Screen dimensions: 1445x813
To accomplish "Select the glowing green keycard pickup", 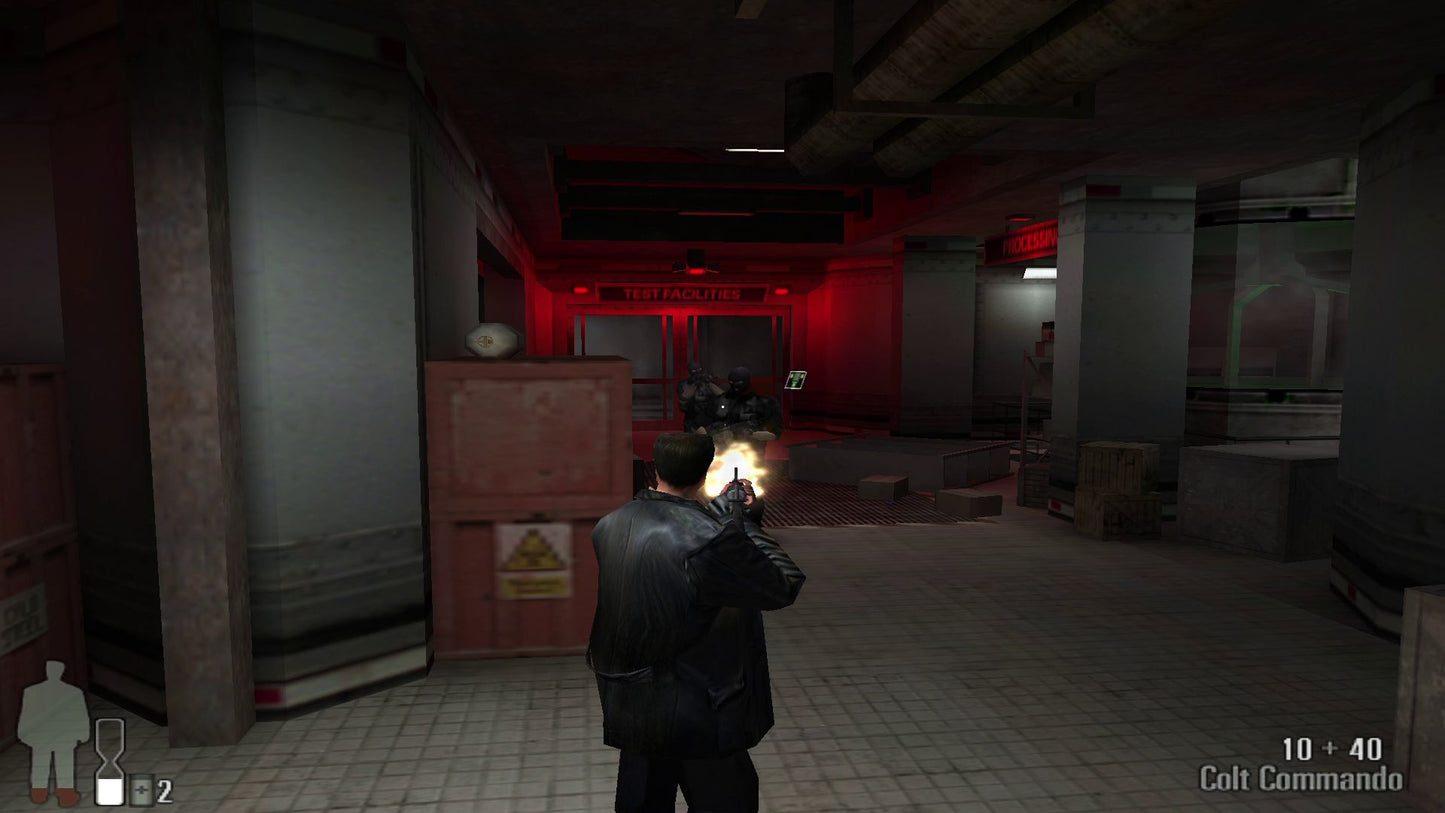I will [x=795, y=381].
